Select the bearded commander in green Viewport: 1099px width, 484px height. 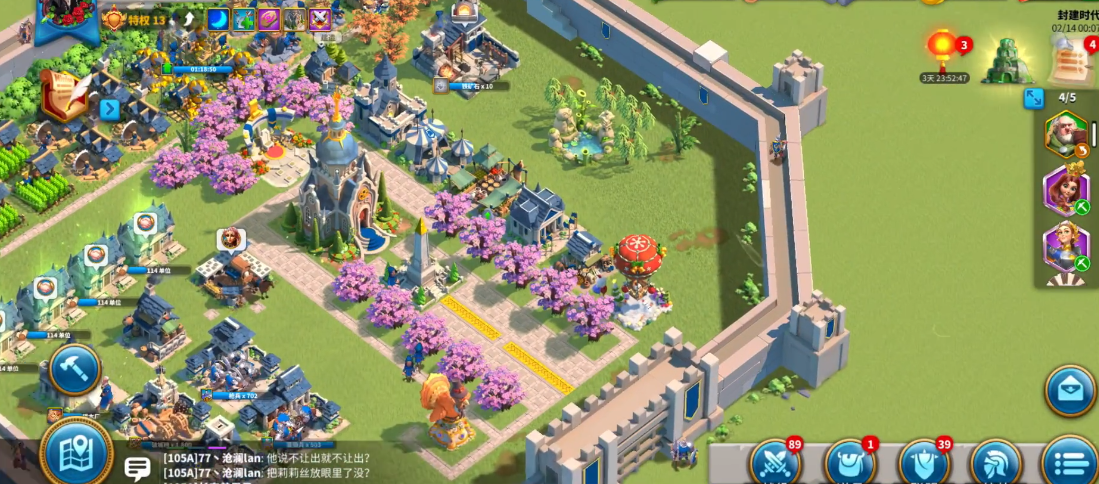(x=1066, y=134)
